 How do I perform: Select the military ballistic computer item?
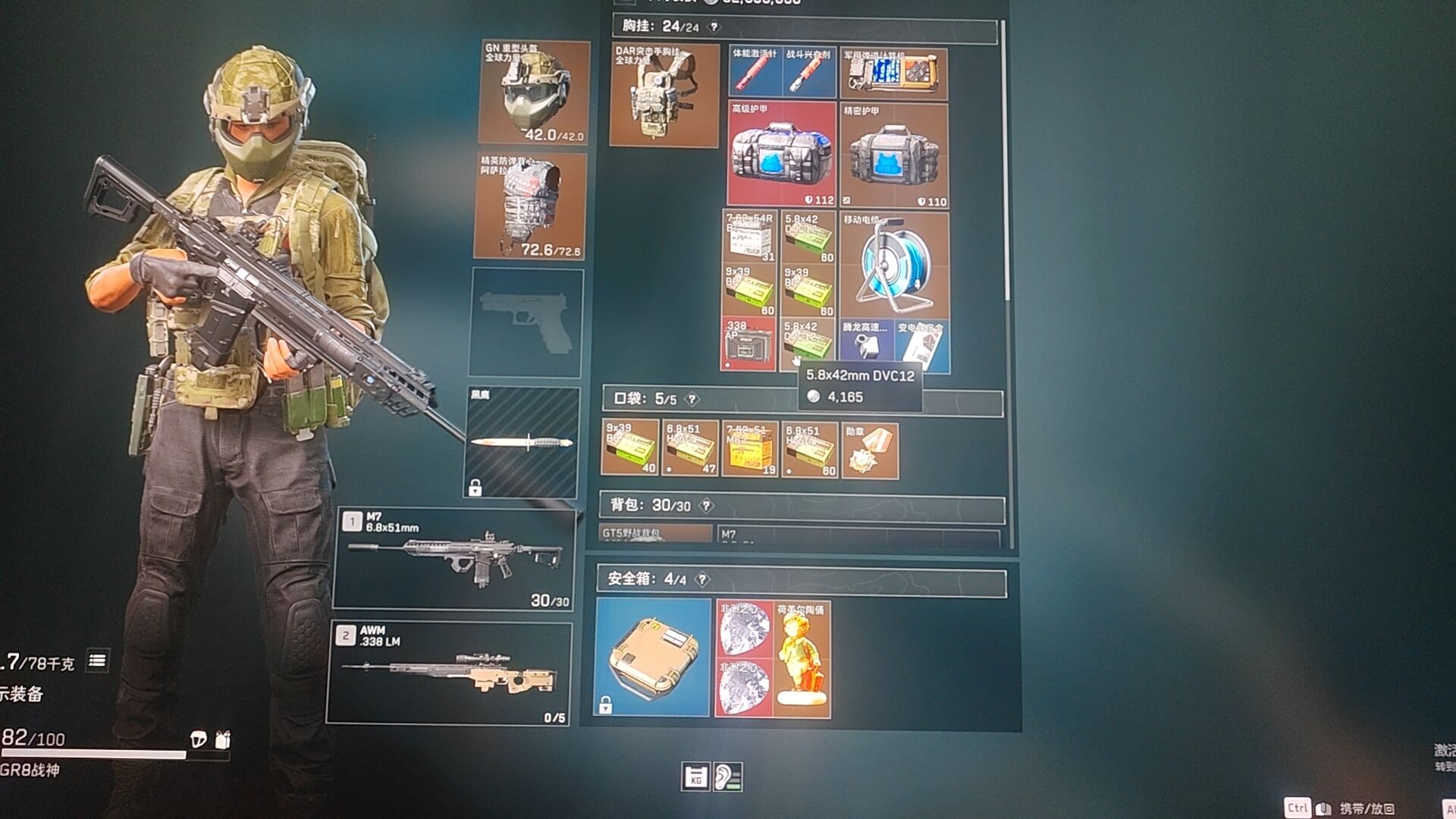pyautogui.click(x=894, y=74)
